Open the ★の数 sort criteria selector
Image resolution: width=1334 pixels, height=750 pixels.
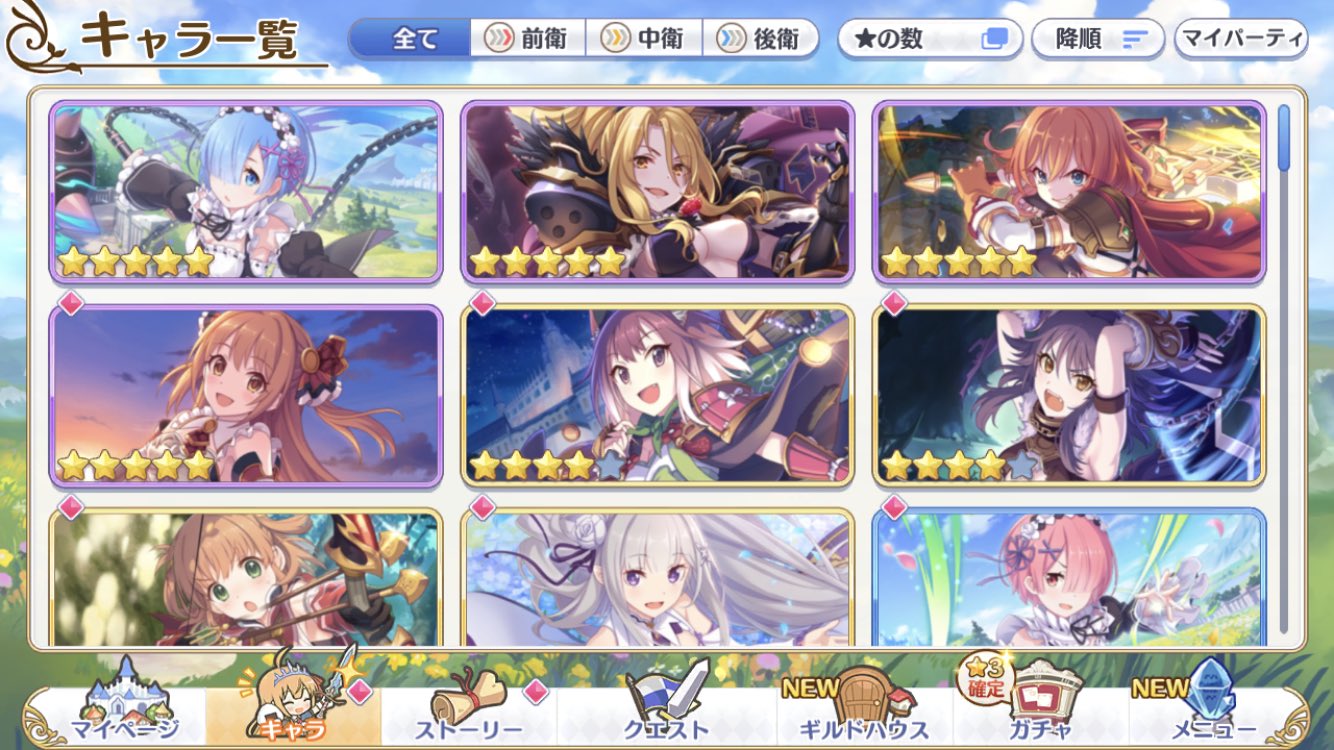tap(930, 36)
